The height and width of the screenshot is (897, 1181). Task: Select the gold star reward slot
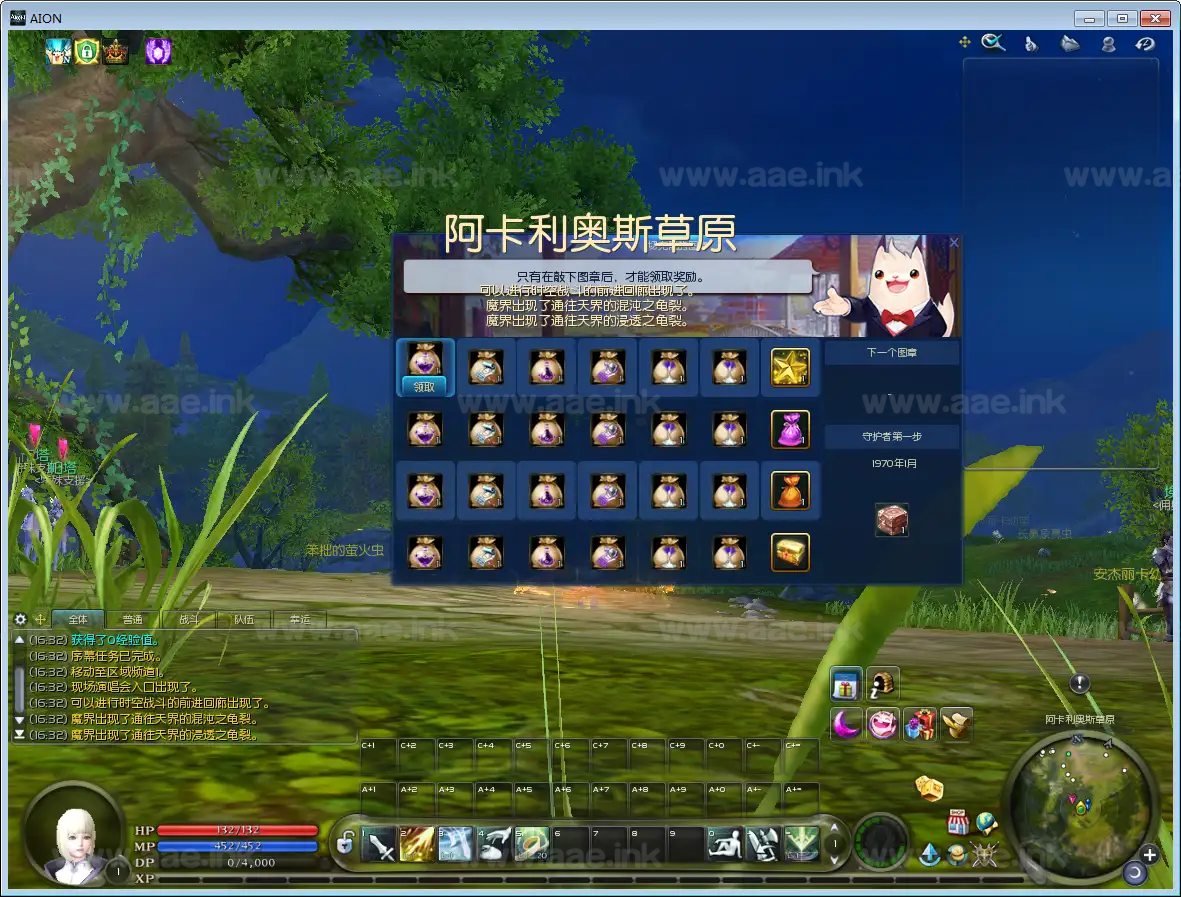pos(790,368)
